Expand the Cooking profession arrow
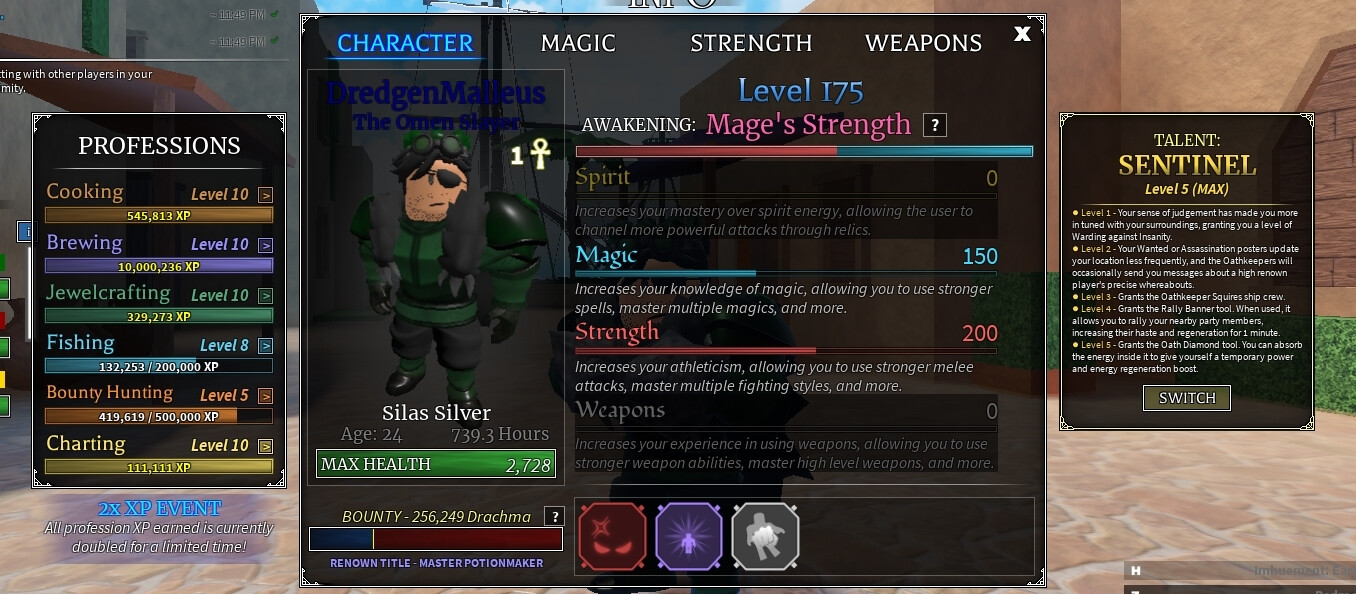This screenshot has height=594, width=1356. (x=265, y=195)
